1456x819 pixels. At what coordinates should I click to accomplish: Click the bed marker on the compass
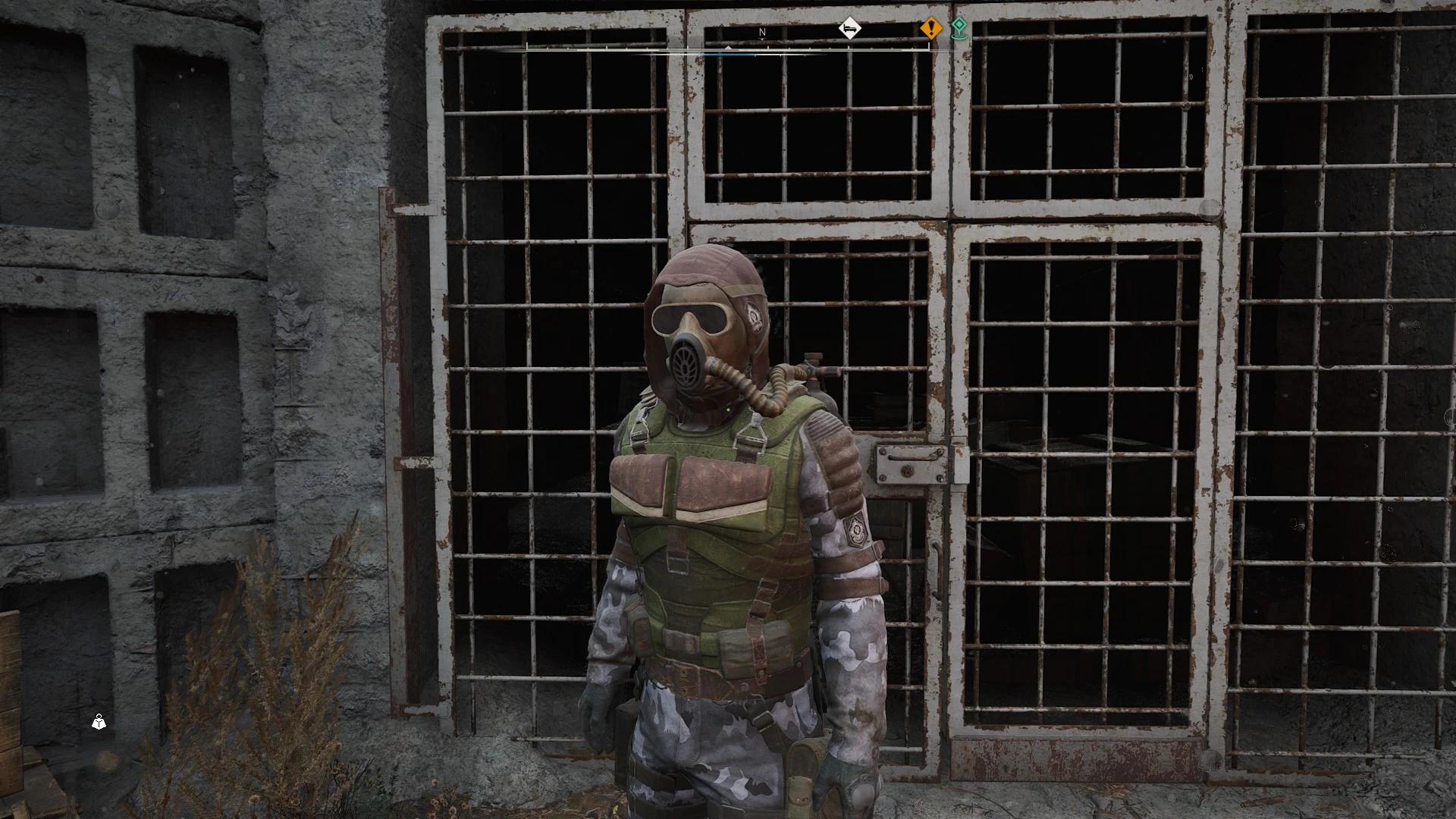click(x=850, y=30)
